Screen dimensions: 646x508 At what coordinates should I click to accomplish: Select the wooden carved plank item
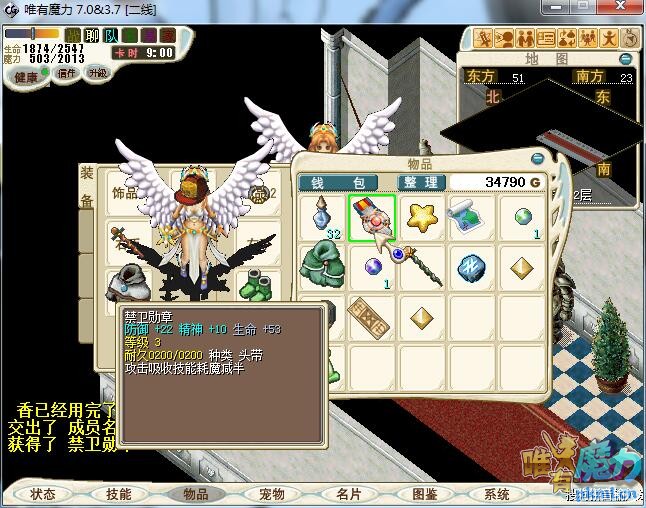tap(371, 317)
